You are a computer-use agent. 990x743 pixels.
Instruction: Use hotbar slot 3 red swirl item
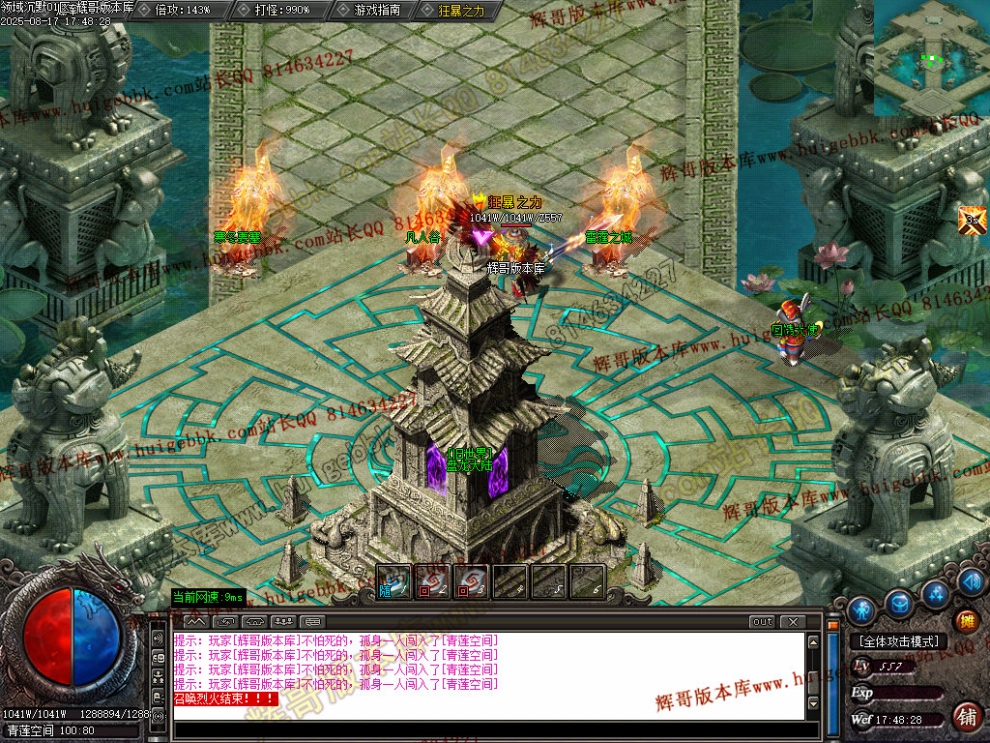tap(471, 582)
